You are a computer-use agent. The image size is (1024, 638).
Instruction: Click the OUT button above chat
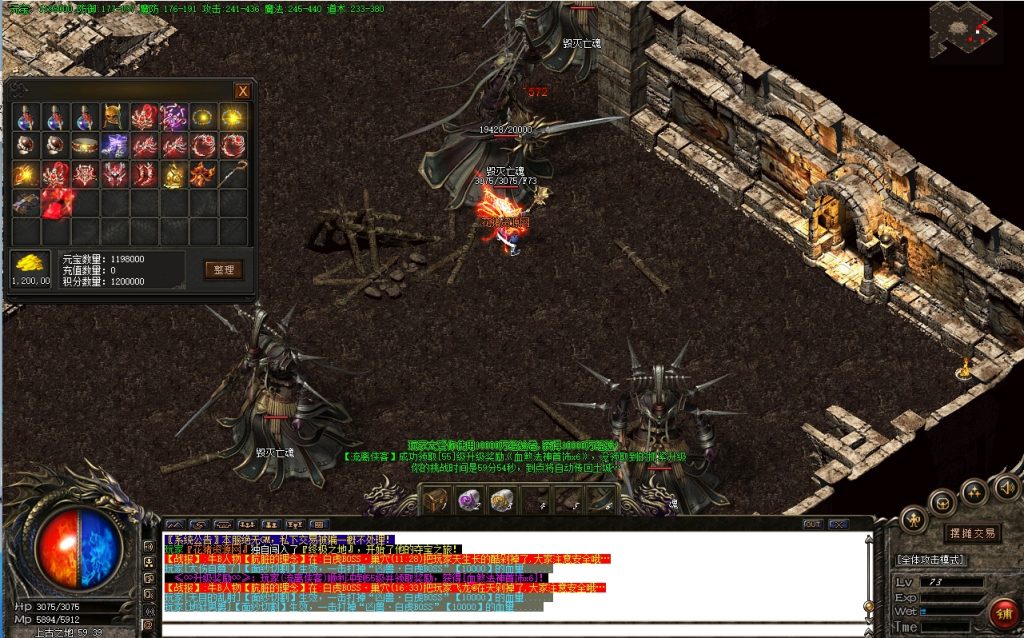pyautogui.click(x=811, y=524)
